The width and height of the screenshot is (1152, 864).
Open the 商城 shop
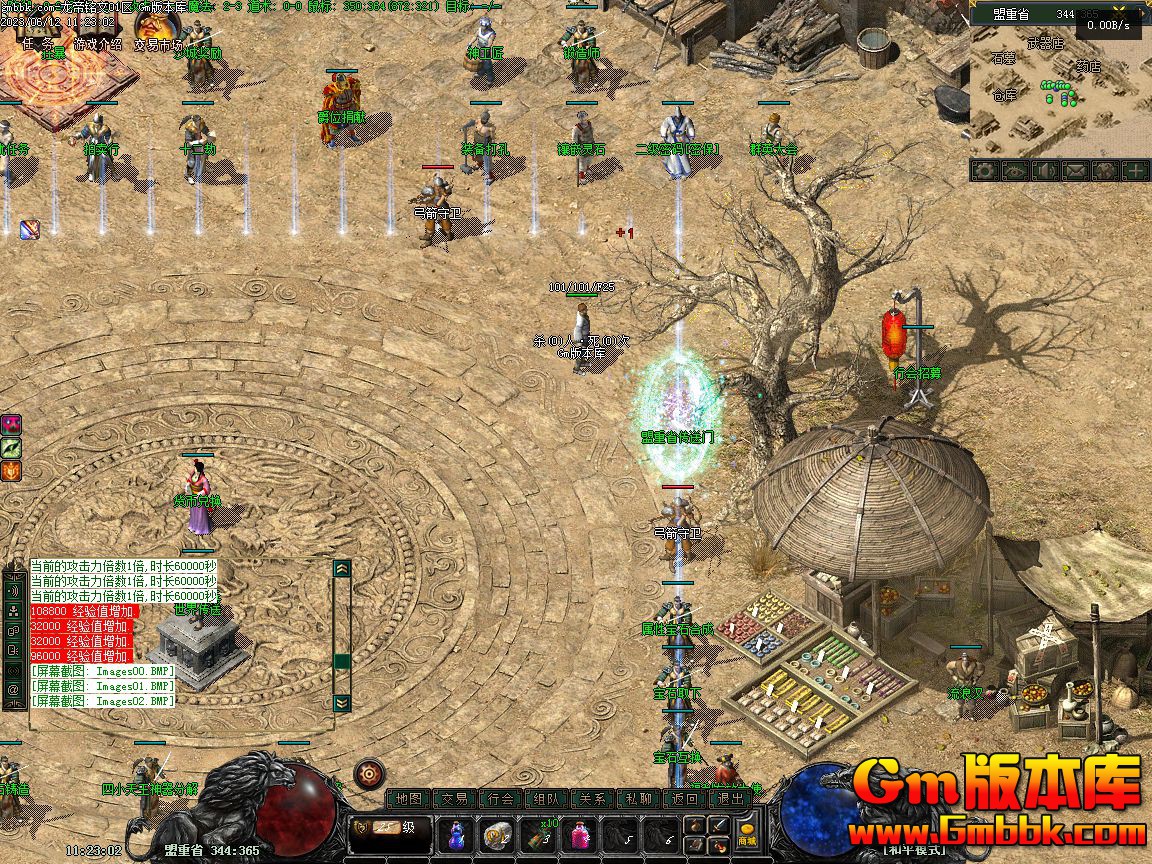tap(747, 832)
